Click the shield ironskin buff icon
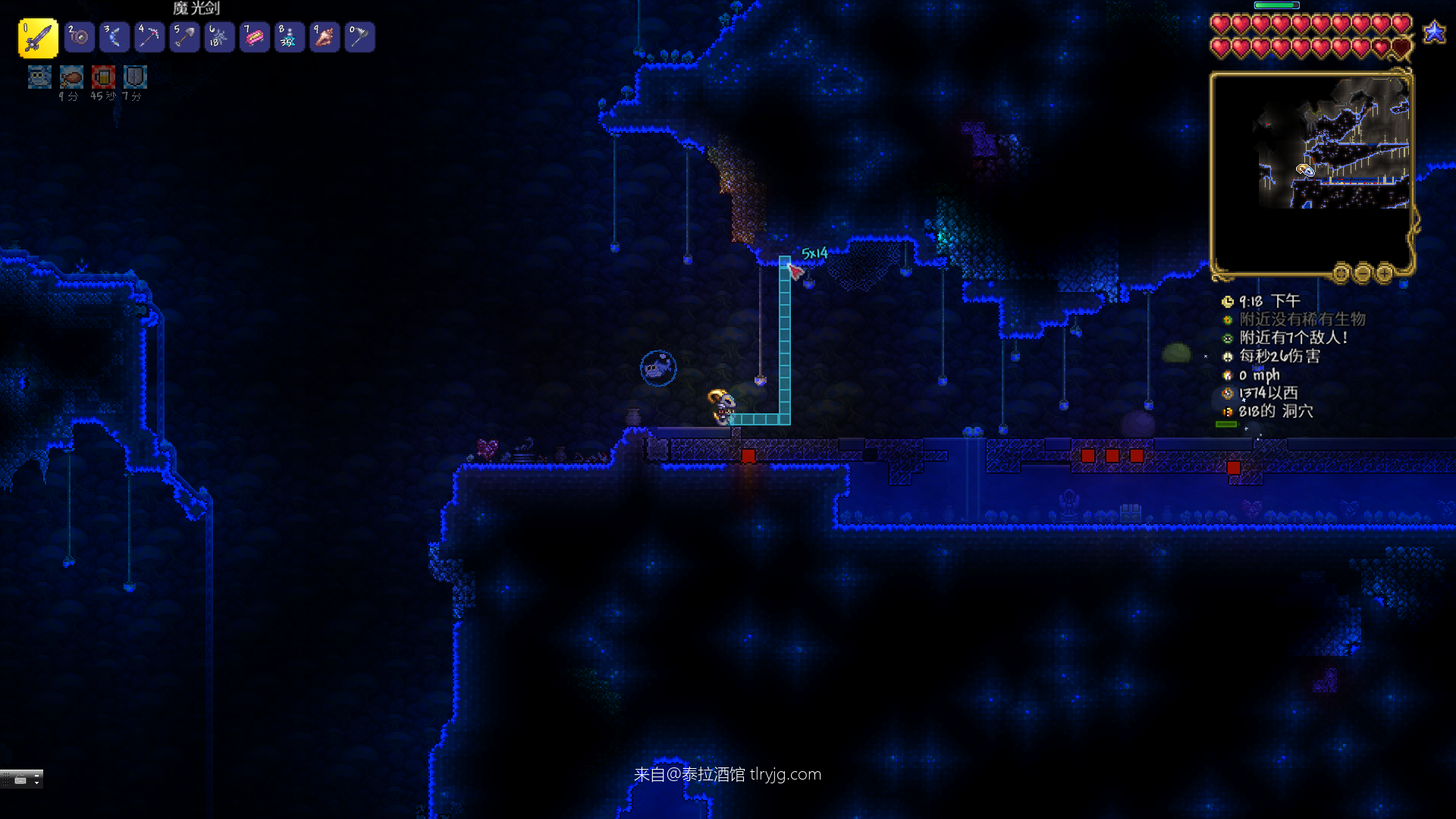1456x819 pixels. [135, 77]
